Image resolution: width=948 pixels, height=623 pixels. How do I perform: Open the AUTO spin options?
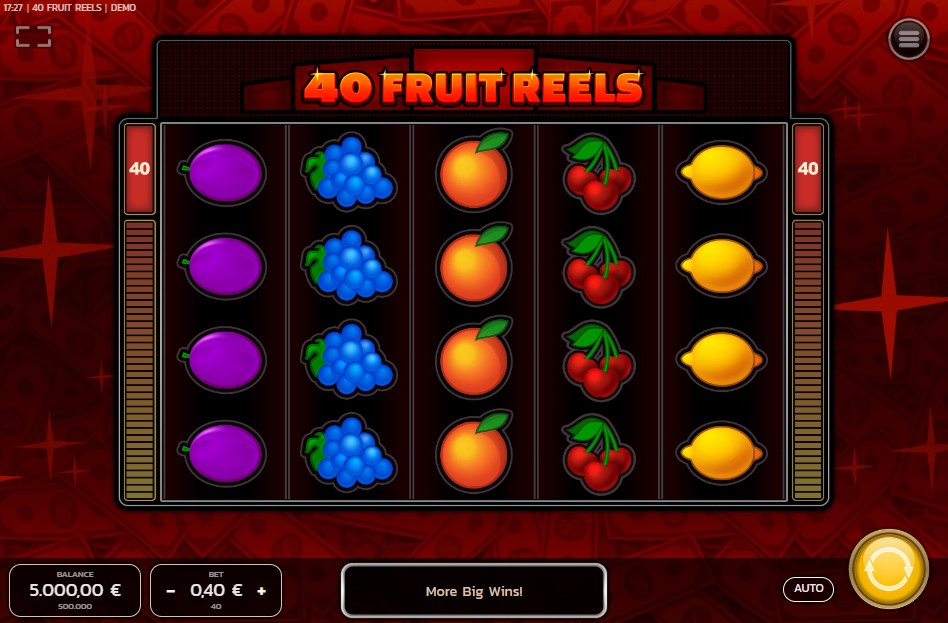(808, 589)
